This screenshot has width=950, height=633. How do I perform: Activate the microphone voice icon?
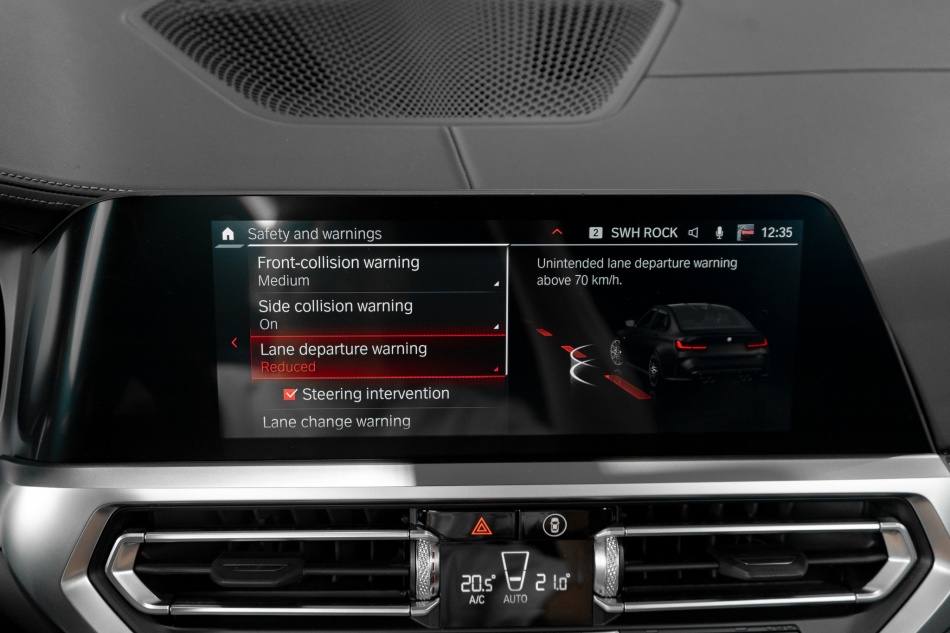(x=719, y=233)
